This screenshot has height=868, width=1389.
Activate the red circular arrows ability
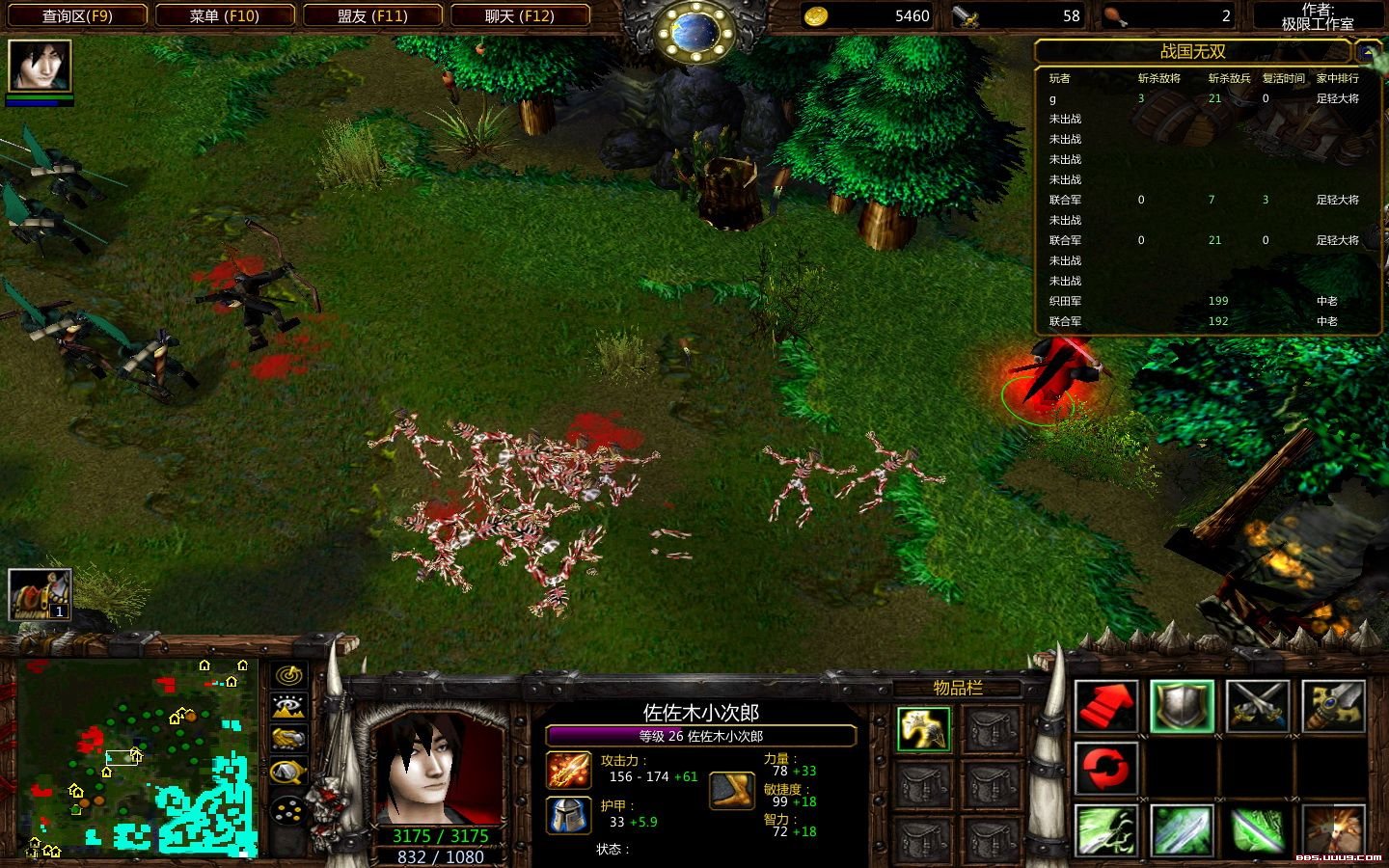[1106, 768]
